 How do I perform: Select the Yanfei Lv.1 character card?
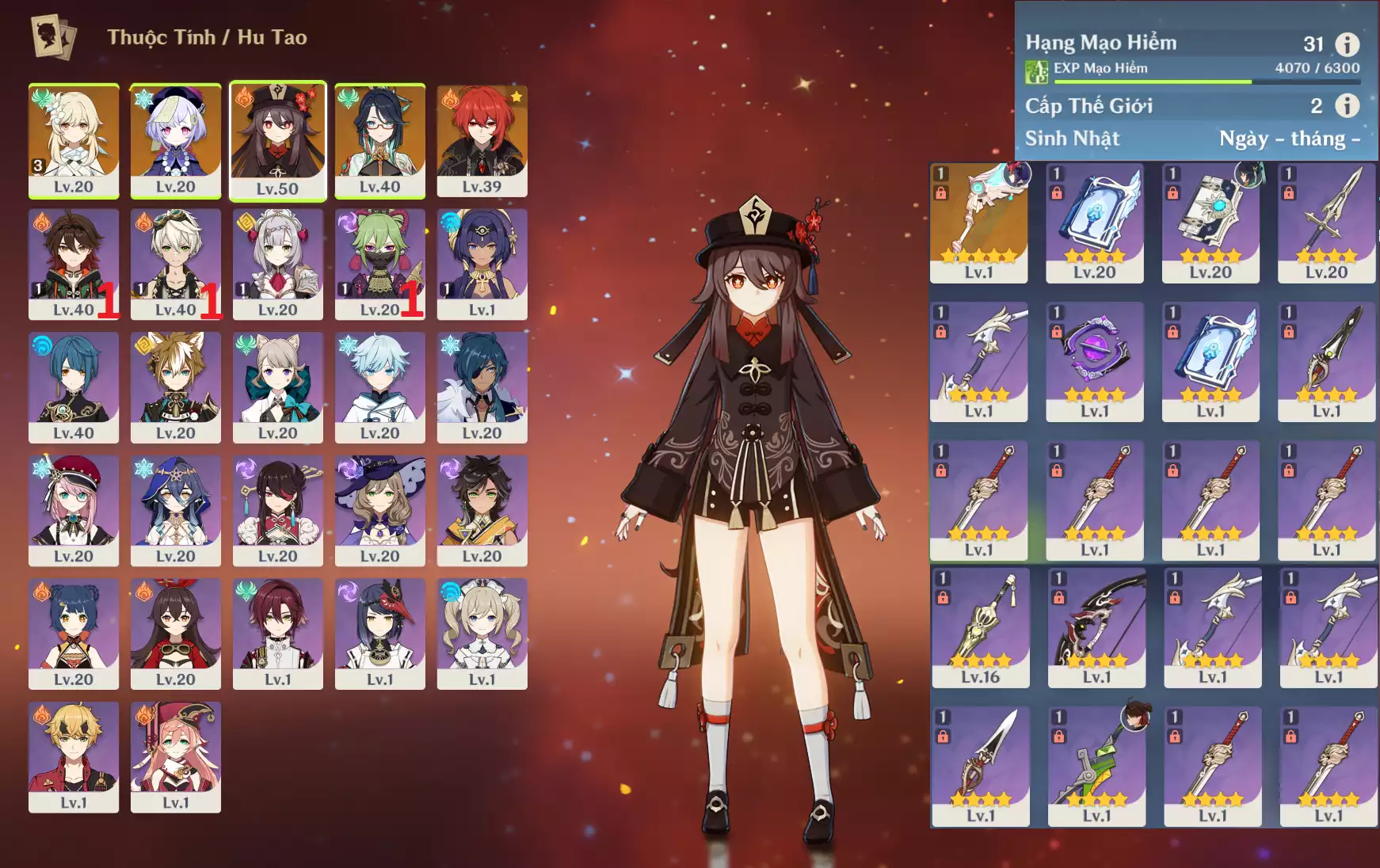pos(175,756)
